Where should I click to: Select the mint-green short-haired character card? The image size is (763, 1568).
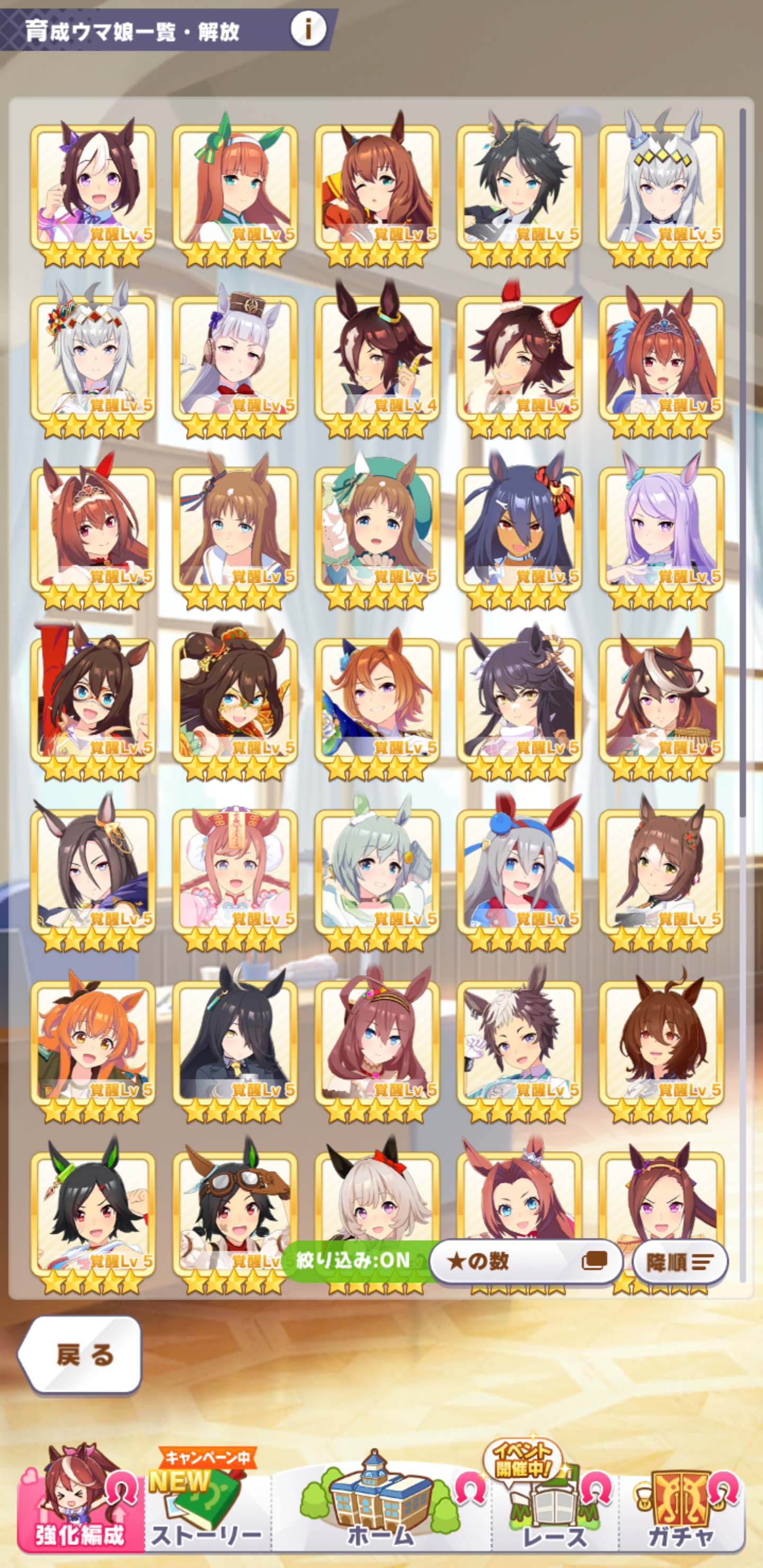pos(377,871)
